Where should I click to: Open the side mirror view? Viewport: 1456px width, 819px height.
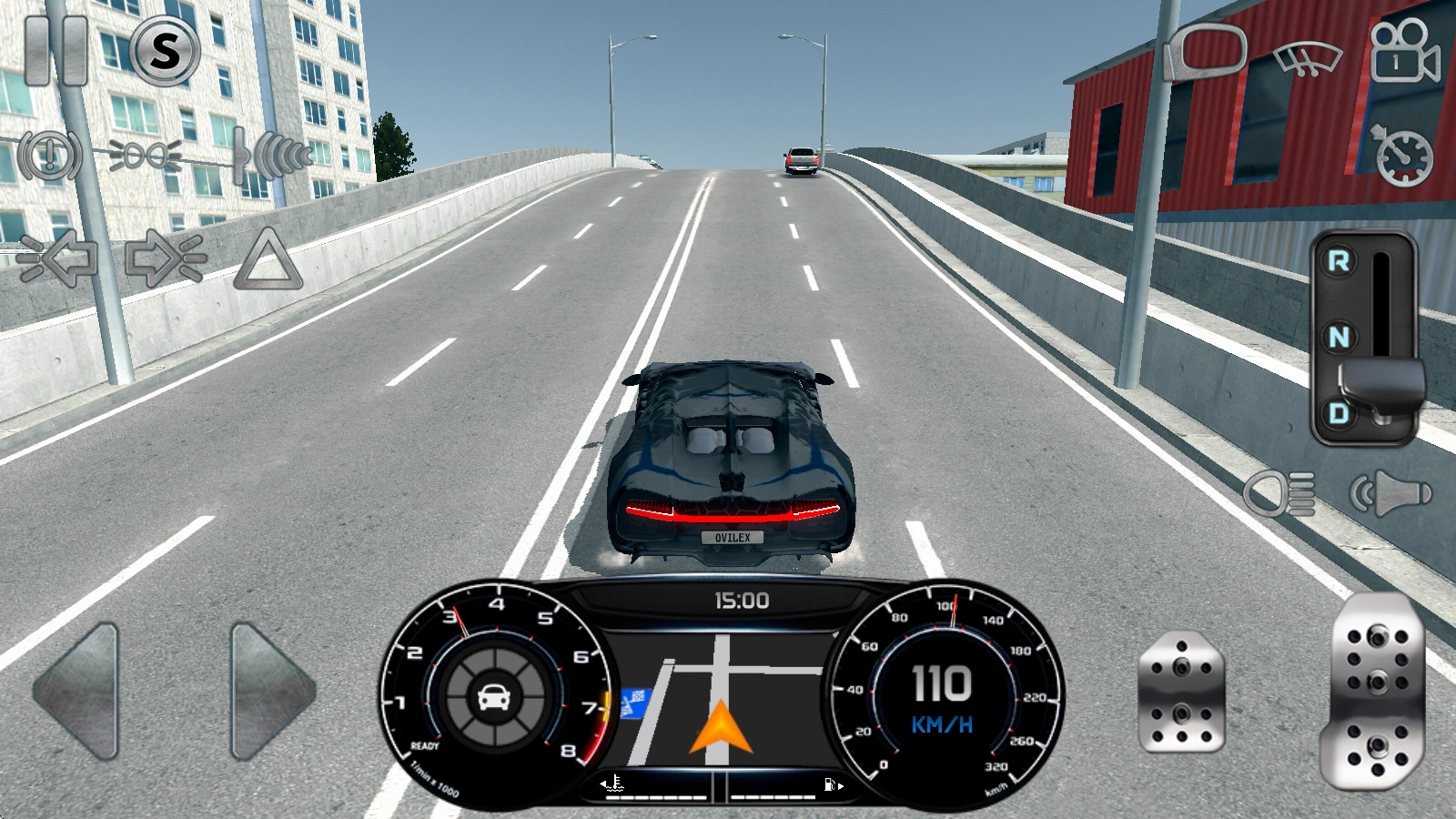(x=1207, y=51)
